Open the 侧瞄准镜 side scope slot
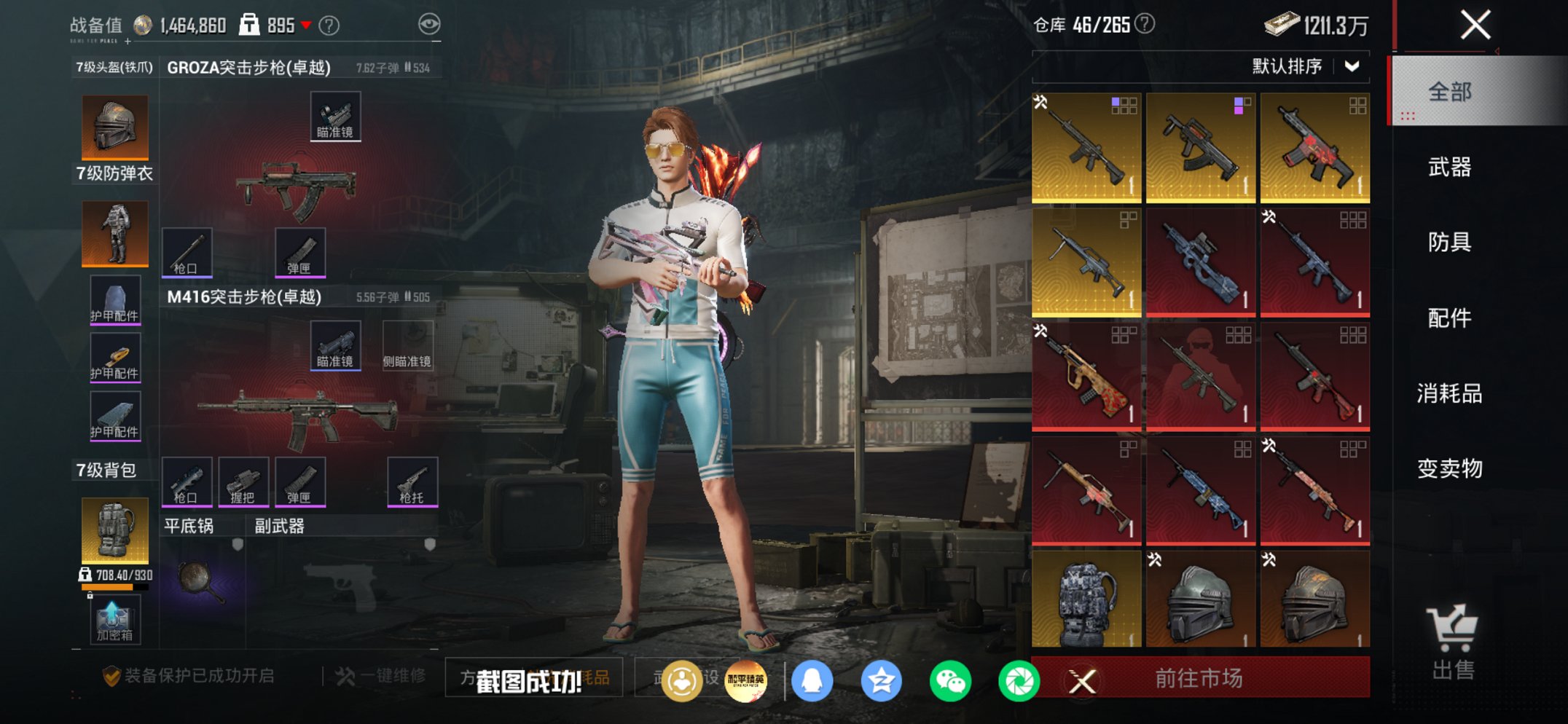The image size is (1568, 724). point(407,345)
